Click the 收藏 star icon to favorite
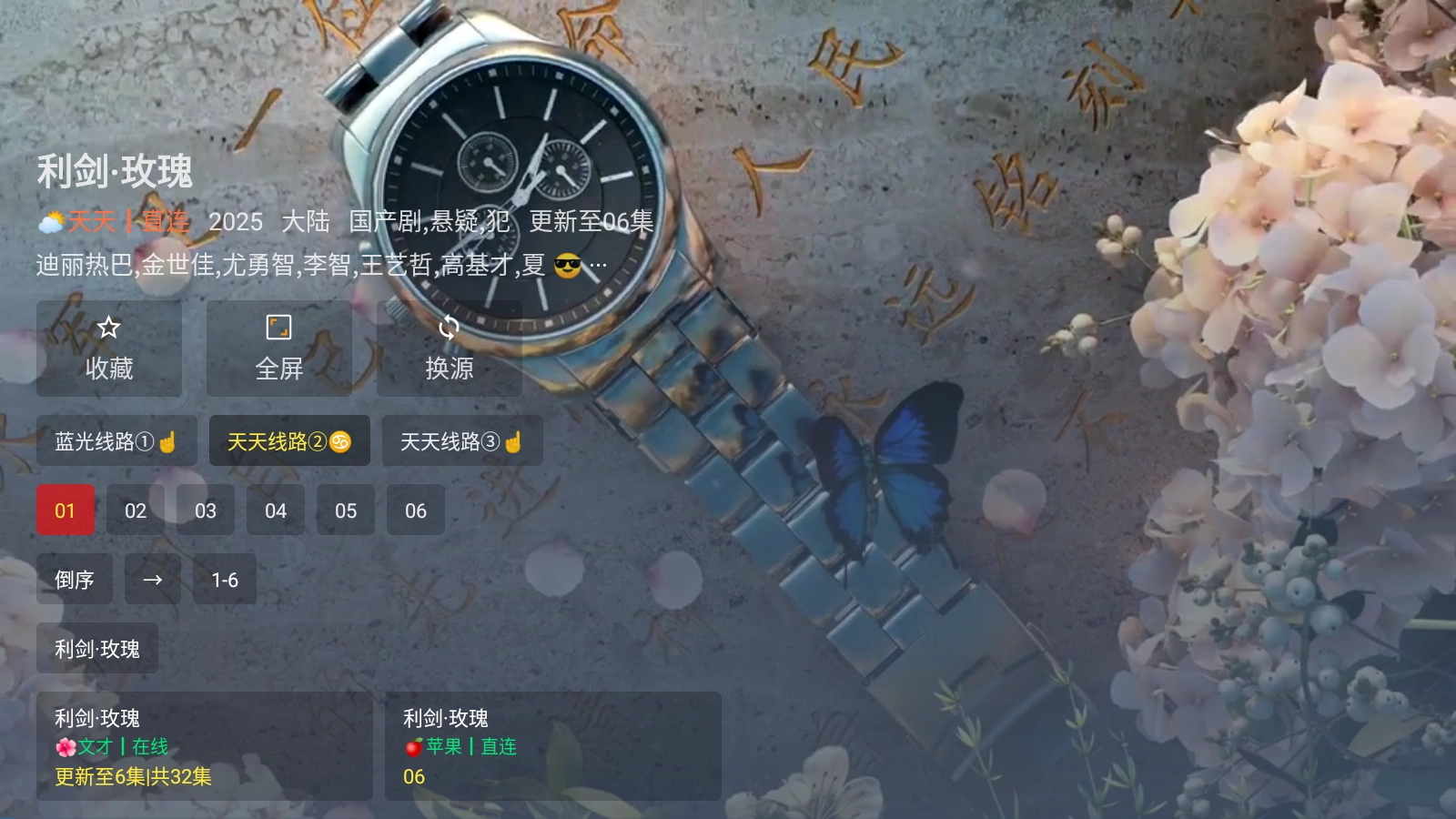 [107, 328]
